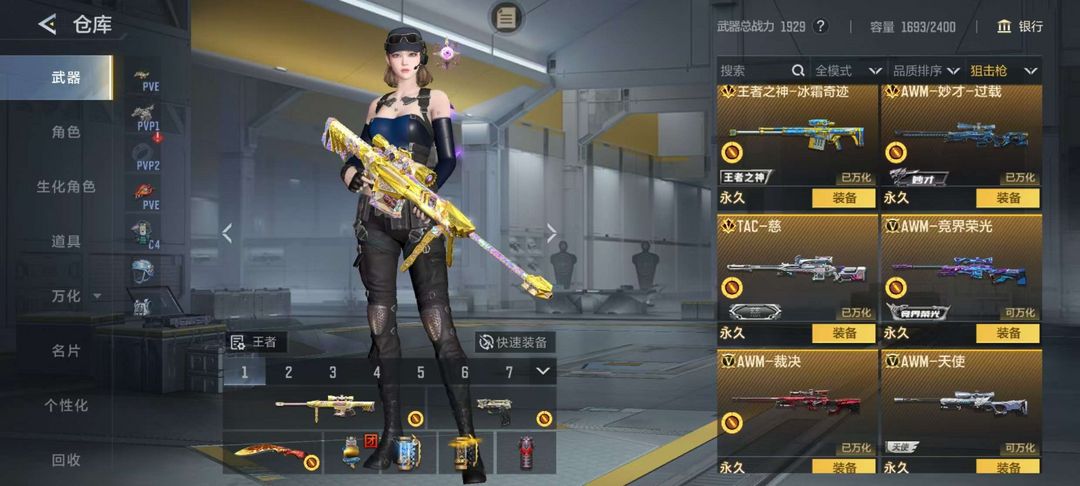Open the 名片 section
Viewport: 1080px width, 486px height.
[66, 351]
